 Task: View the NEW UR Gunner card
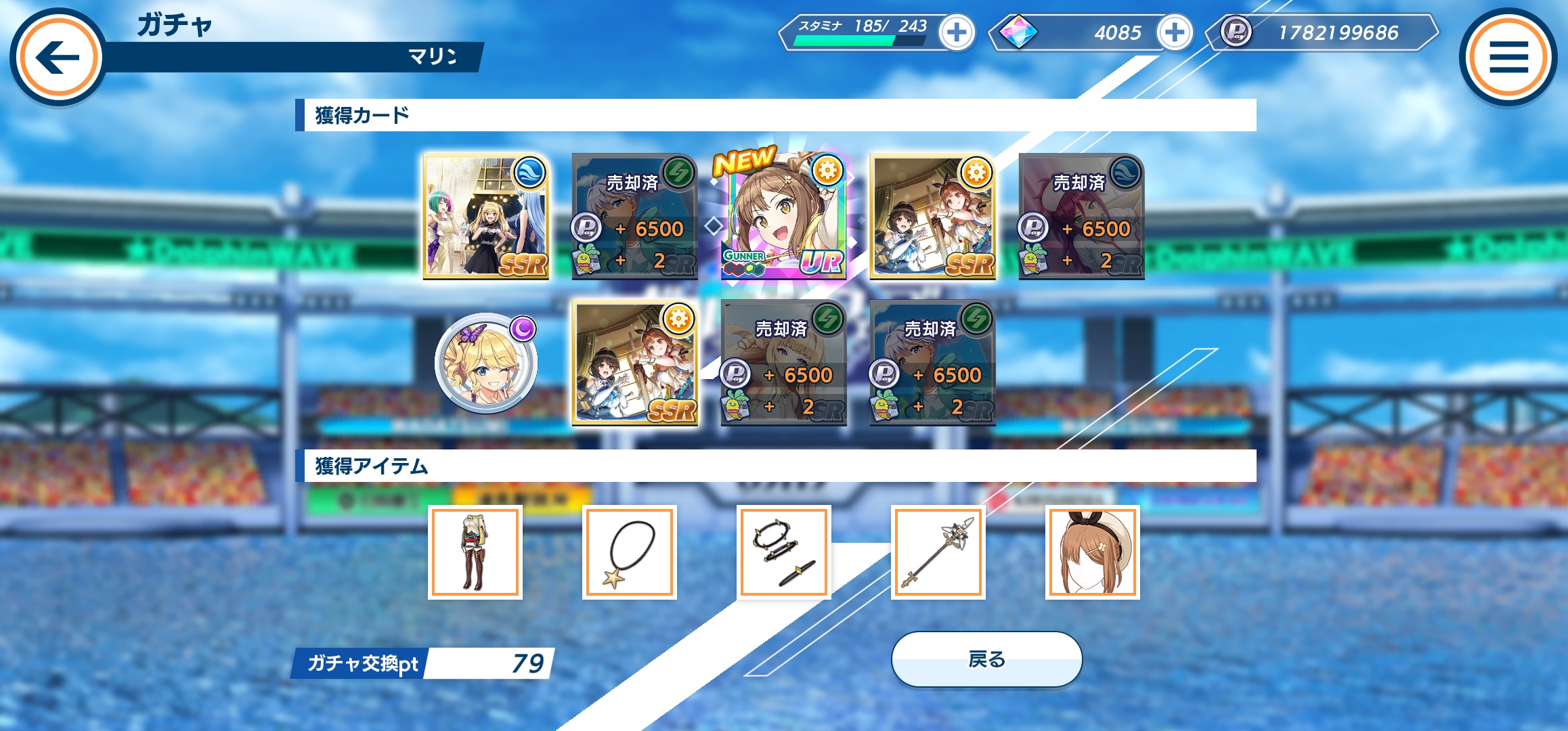[x=783, y=217]
